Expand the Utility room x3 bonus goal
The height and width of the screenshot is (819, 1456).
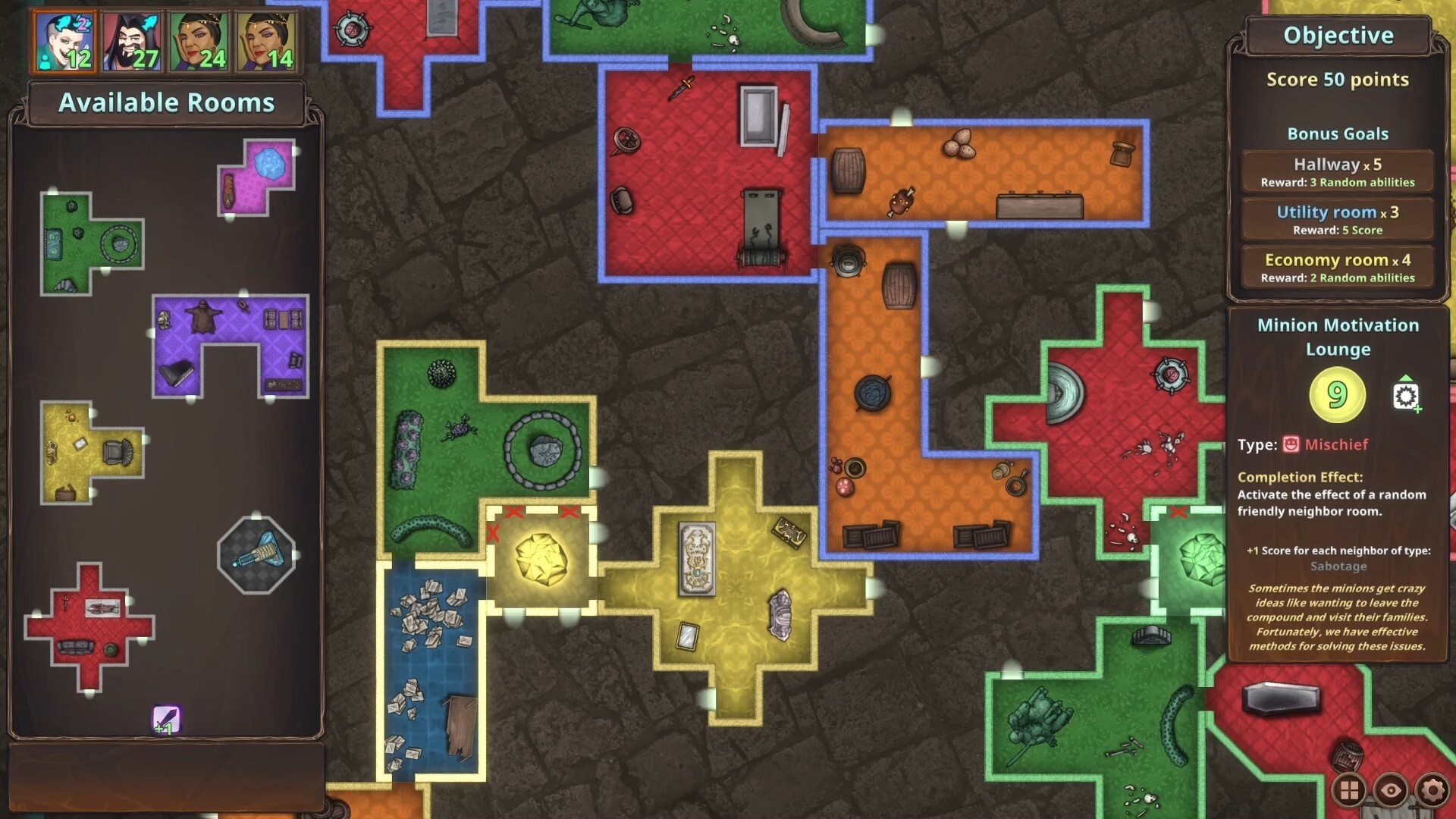point(1337,219)
